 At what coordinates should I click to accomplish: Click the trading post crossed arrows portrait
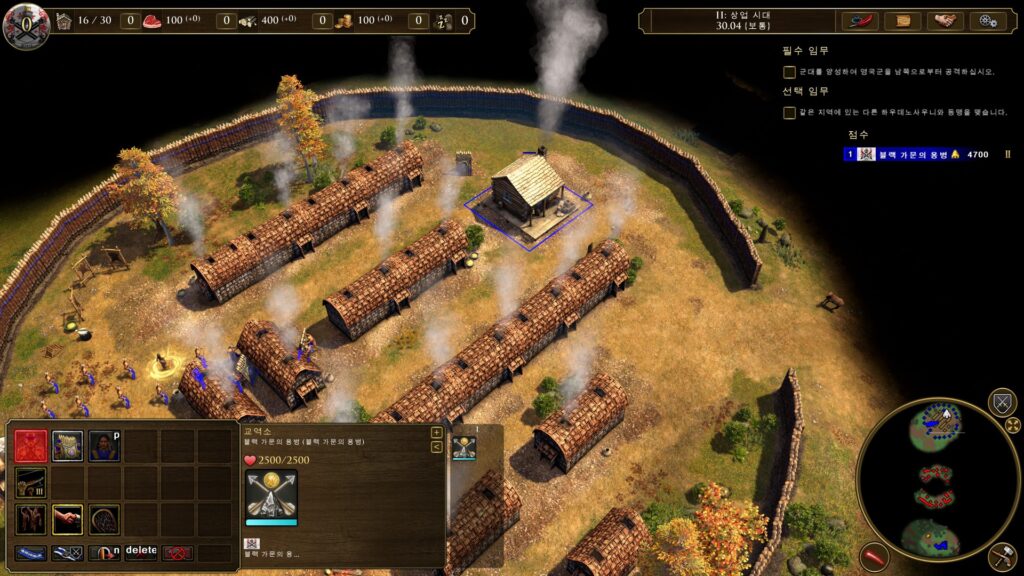pyautogui.click(x=271, y=493)
